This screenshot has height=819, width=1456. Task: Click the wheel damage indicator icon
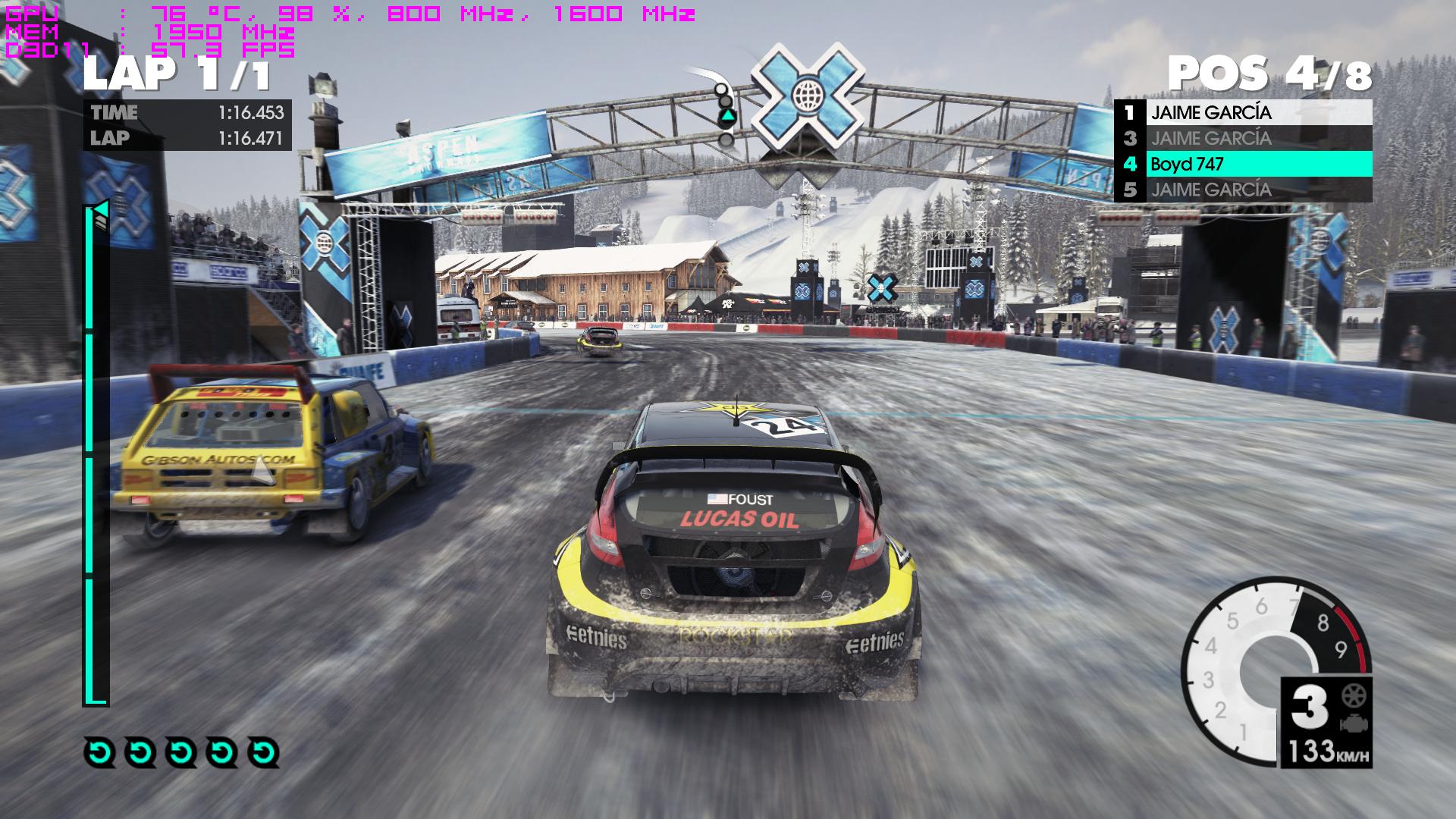1351,695
